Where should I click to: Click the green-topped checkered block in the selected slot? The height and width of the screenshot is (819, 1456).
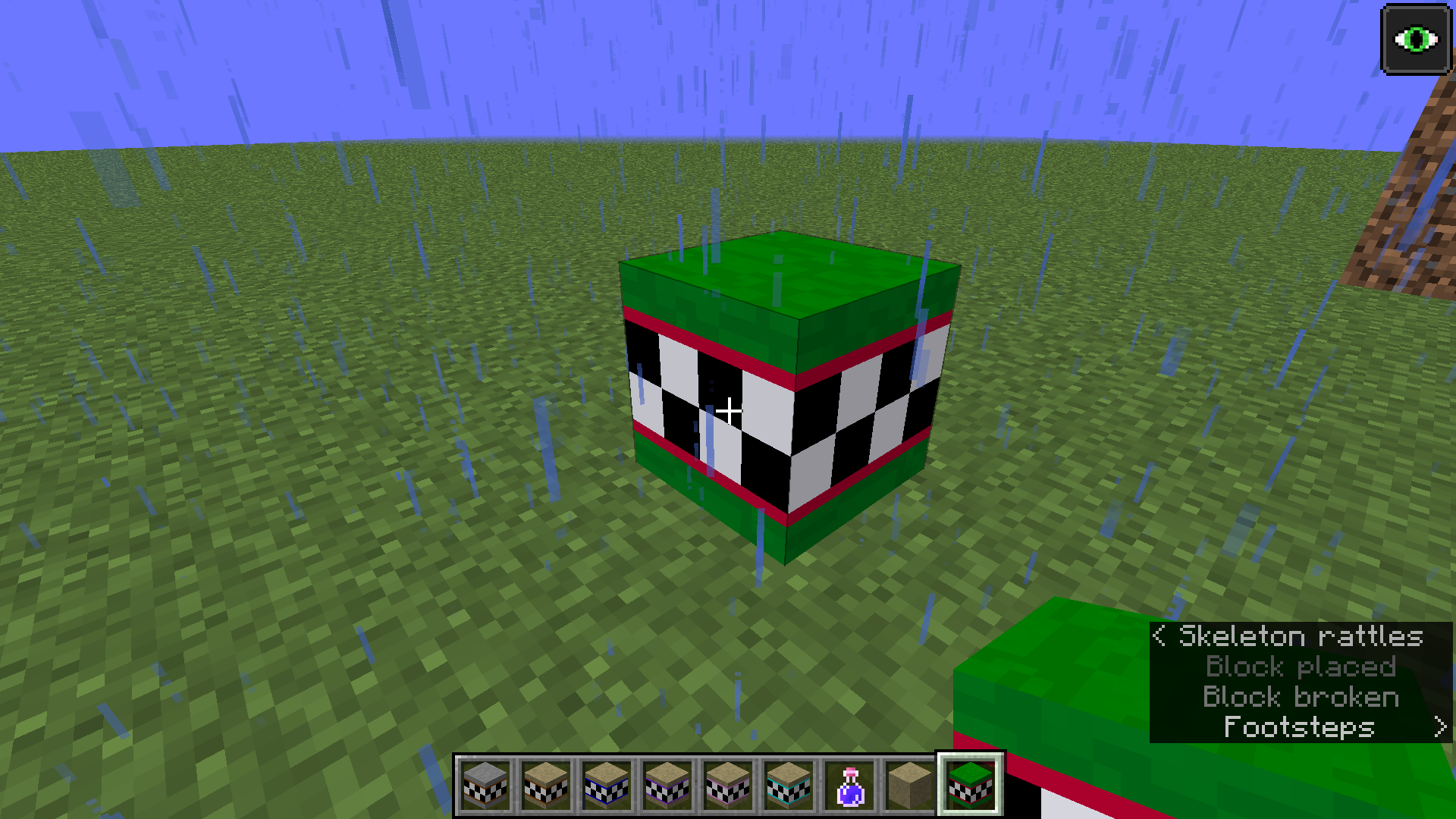(x=970, y=785)
